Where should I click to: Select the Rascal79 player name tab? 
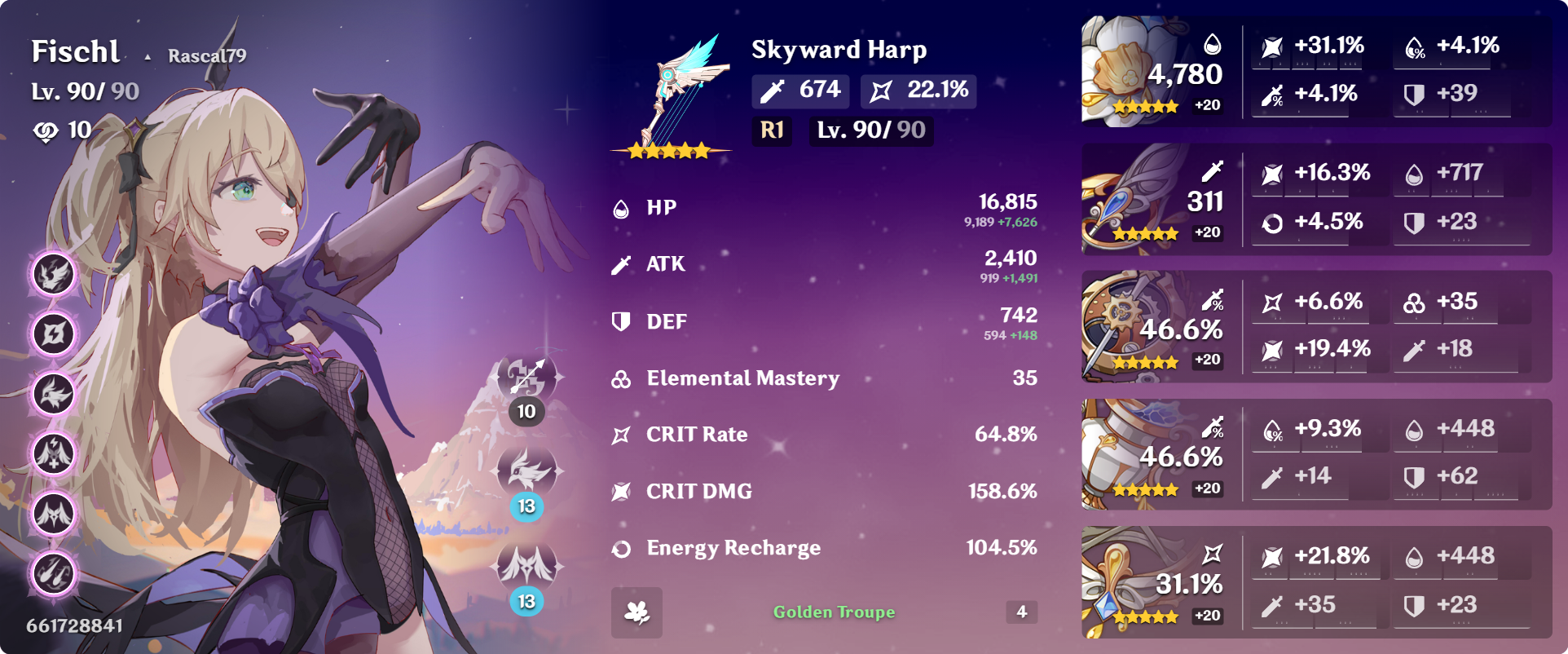tap(206, 56)
